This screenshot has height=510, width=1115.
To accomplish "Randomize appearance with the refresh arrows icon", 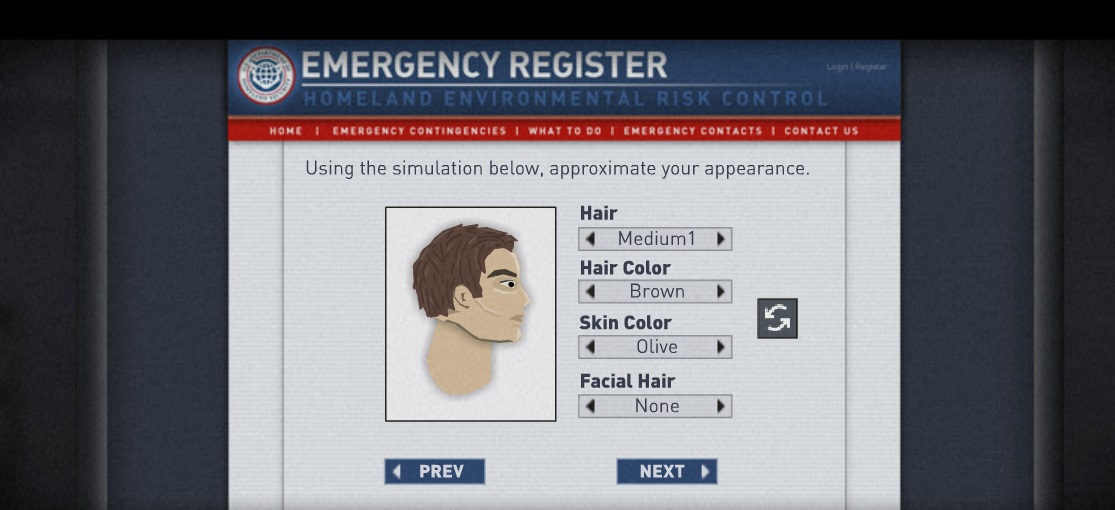I will 777,319.
